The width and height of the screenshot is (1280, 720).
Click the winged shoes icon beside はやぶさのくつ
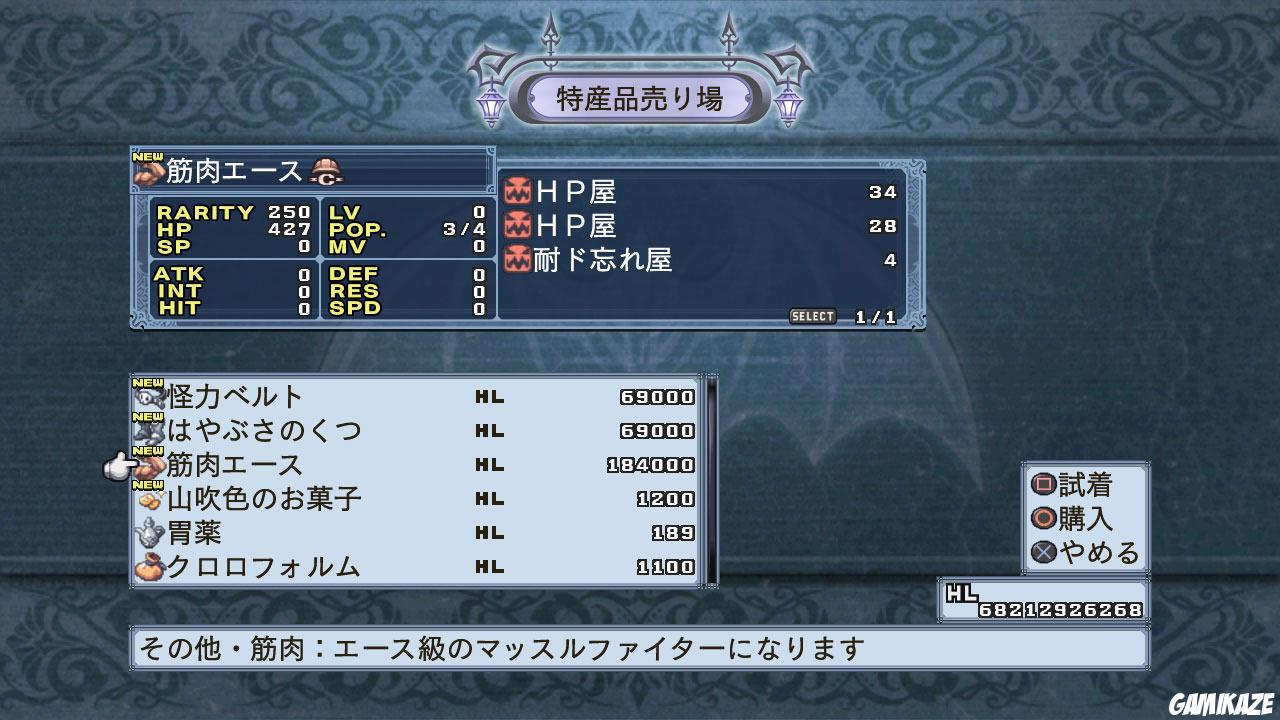[x=151, y=431]
